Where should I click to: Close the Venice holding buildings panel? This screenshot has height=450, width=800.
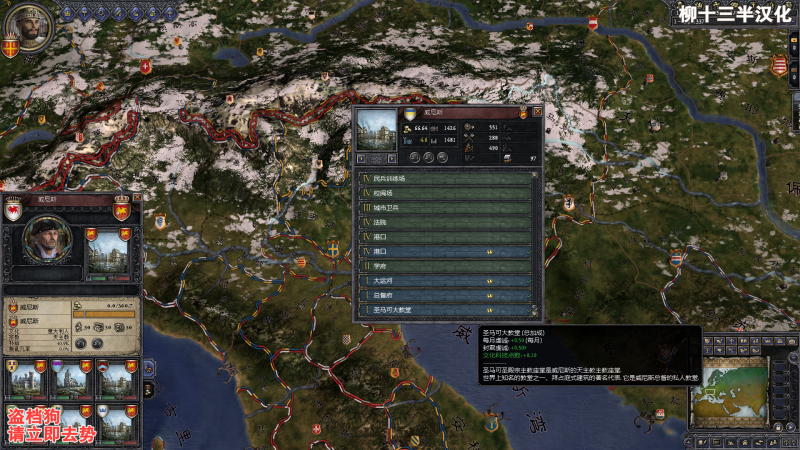(538, 112)
